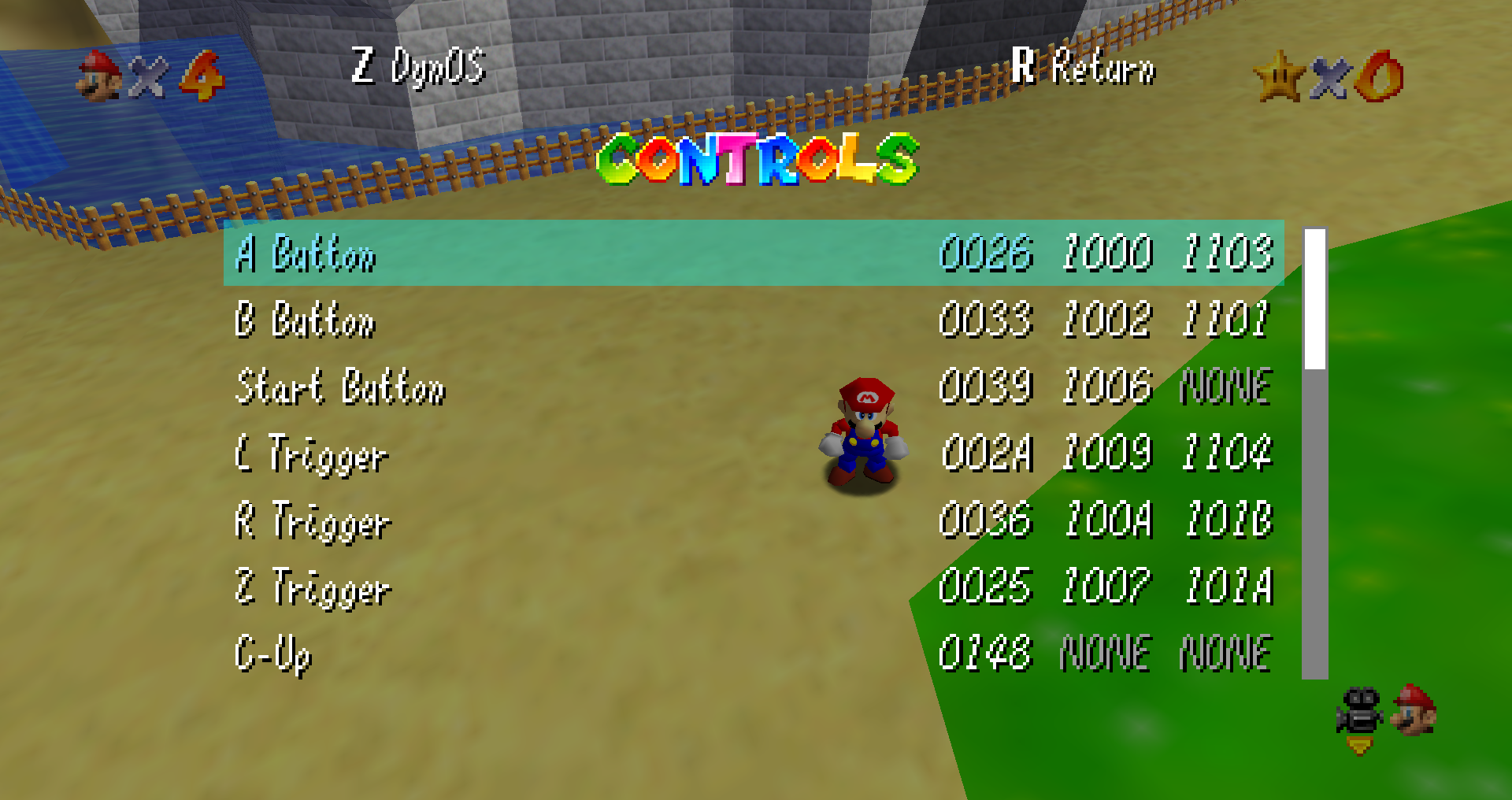Select the Start Button row
1512x800 pixels.
(340, 387)
